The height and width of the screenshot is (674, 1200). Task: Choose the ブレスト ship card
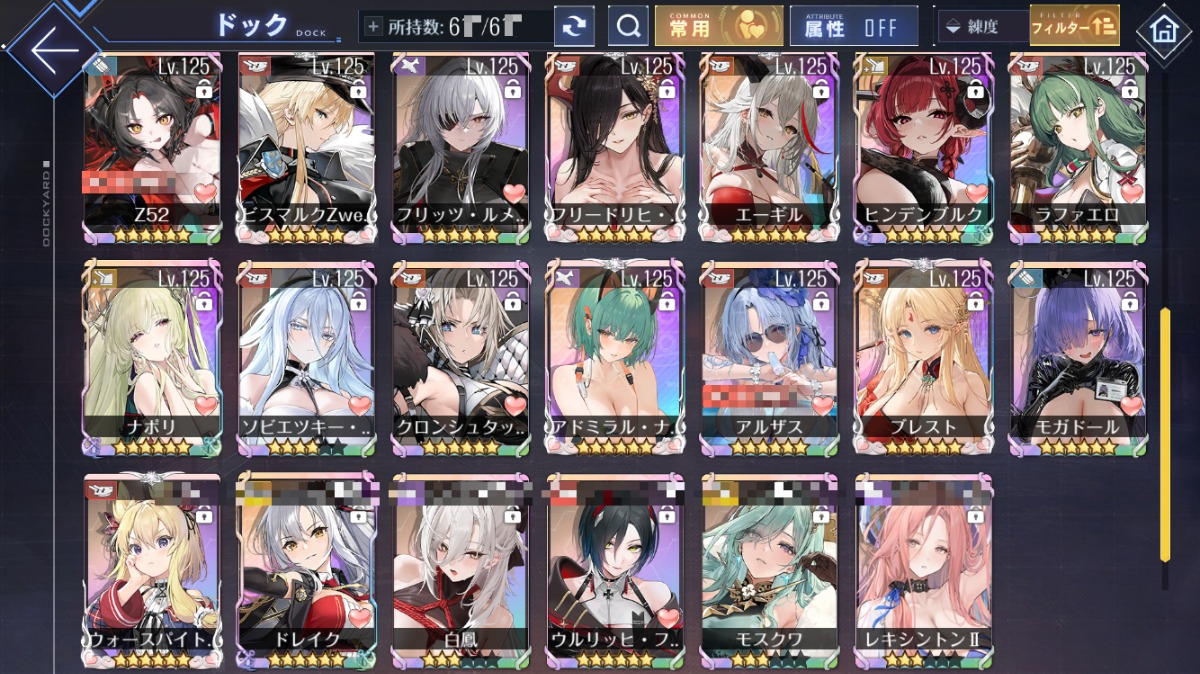click(x=922, y=358)
